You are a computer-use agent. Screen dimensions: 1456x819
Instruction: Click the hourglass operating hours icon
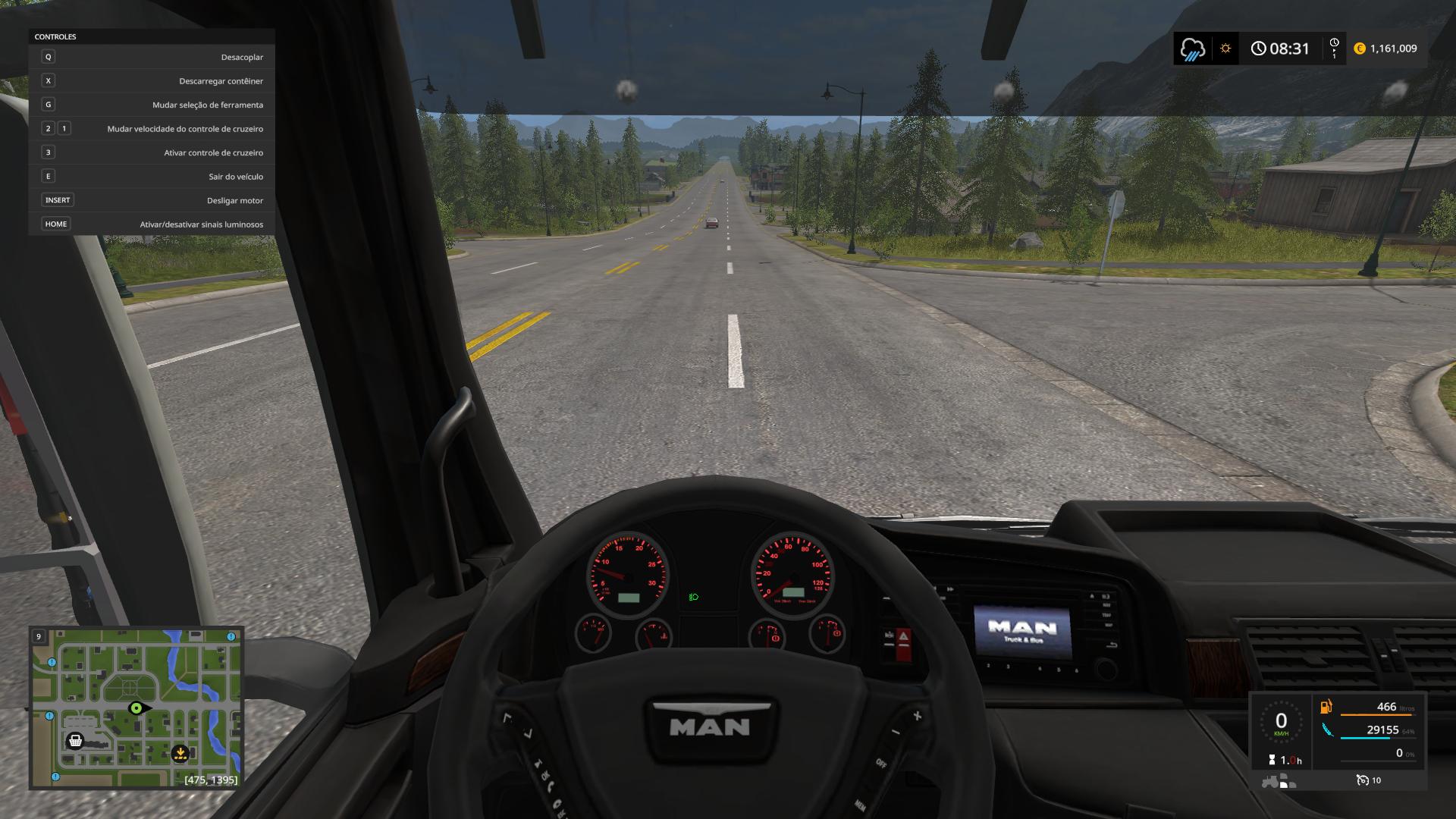coord(1272,759)
